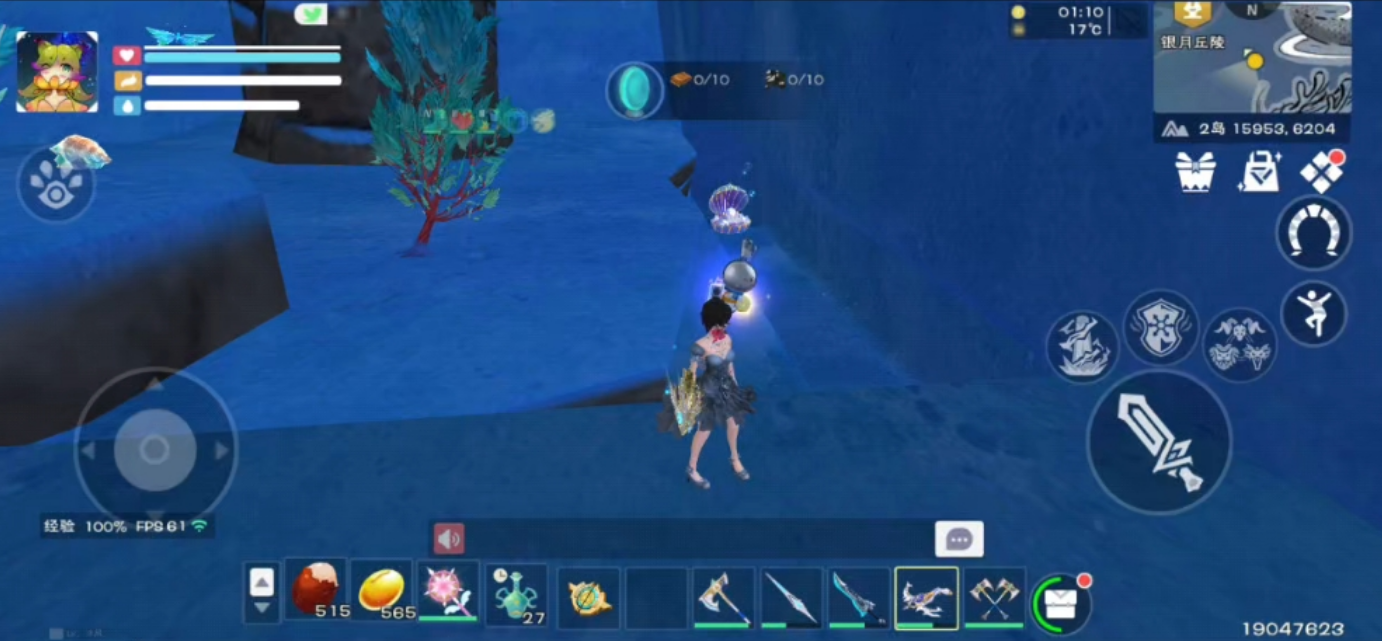Open the chat speech bubble button

959,539
